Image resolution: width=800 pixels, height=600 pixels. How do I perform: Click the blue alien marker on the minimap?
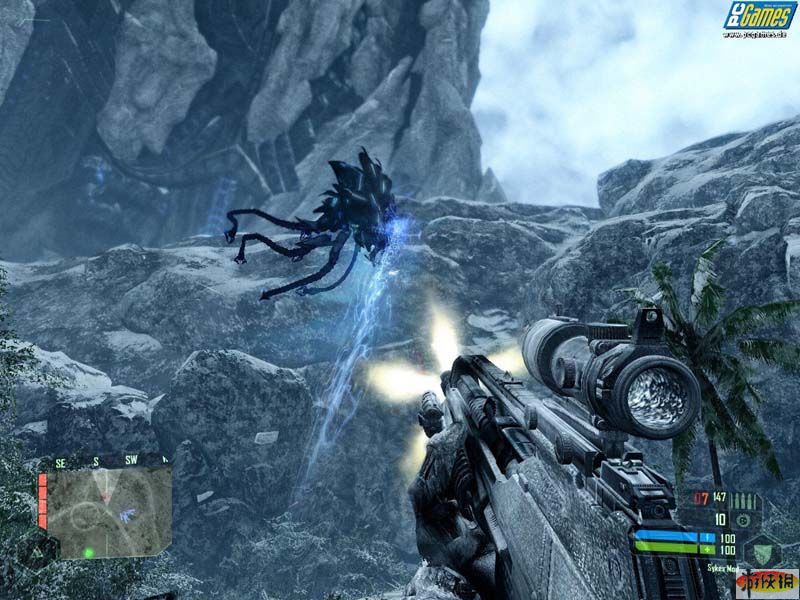(x=128, y=515)
